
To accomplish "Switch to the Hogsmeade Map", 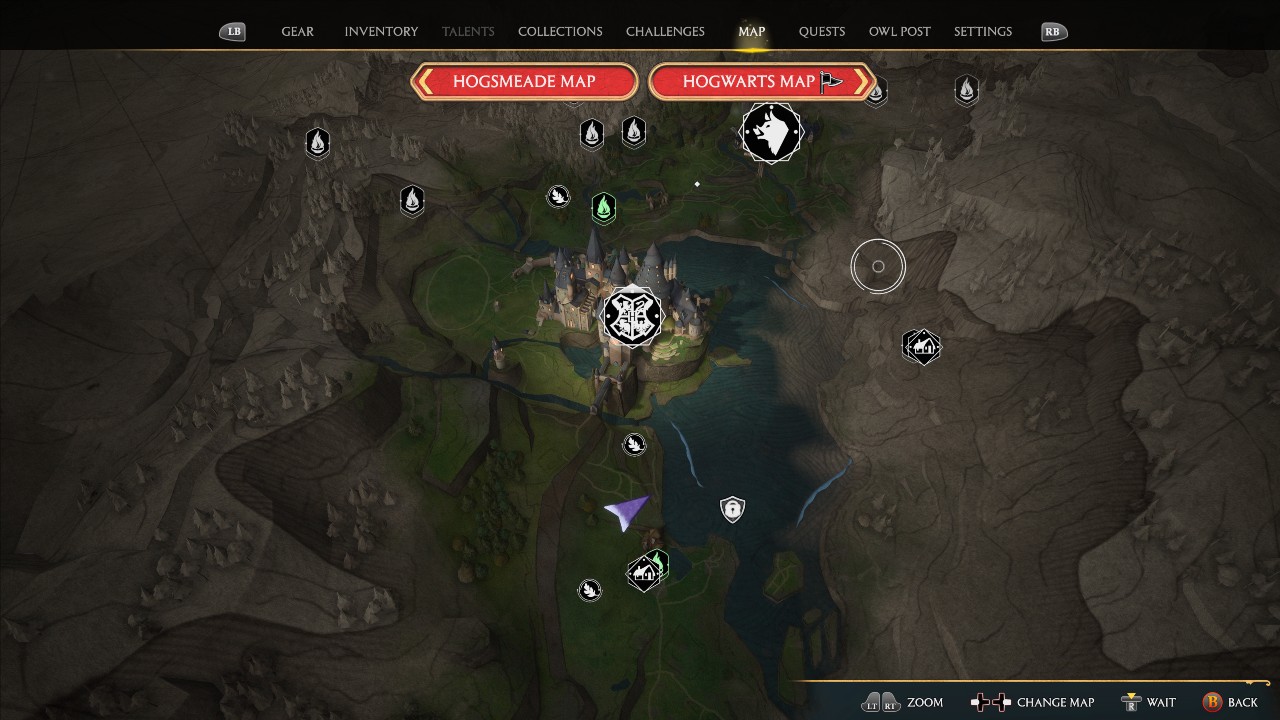I will 524,82.
